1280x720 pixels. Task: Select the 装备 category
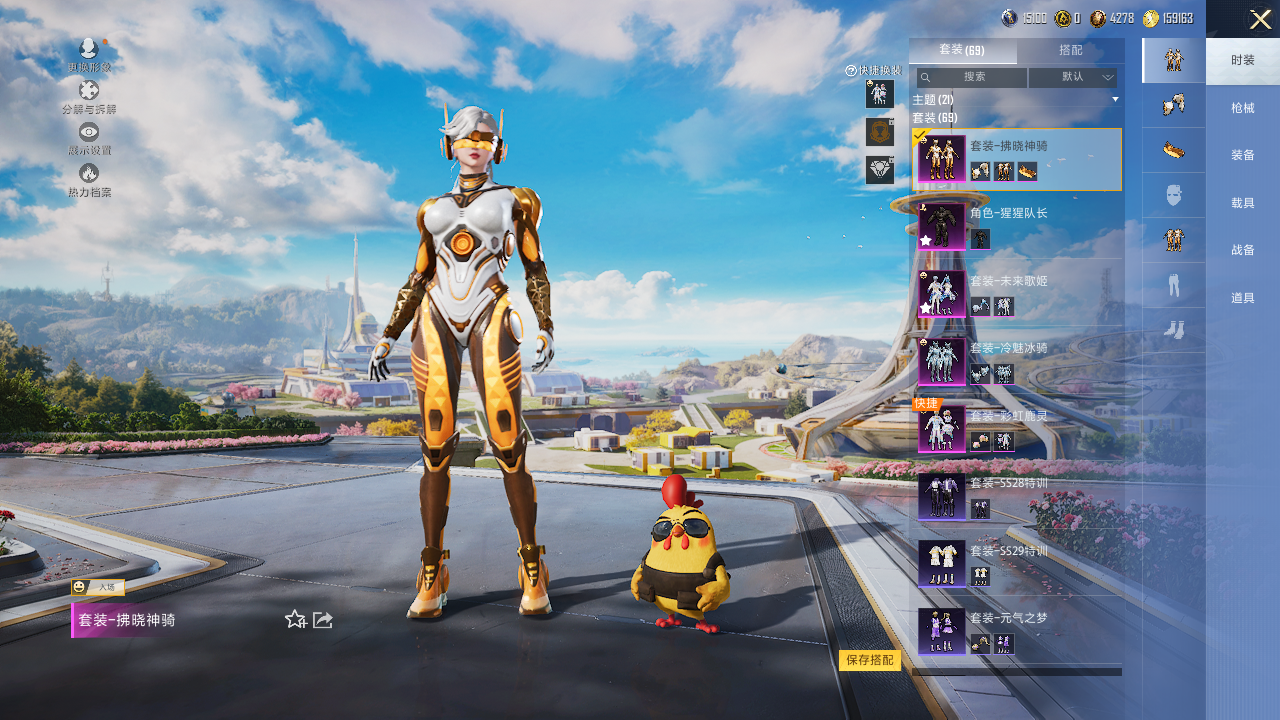coord(1242,155)
